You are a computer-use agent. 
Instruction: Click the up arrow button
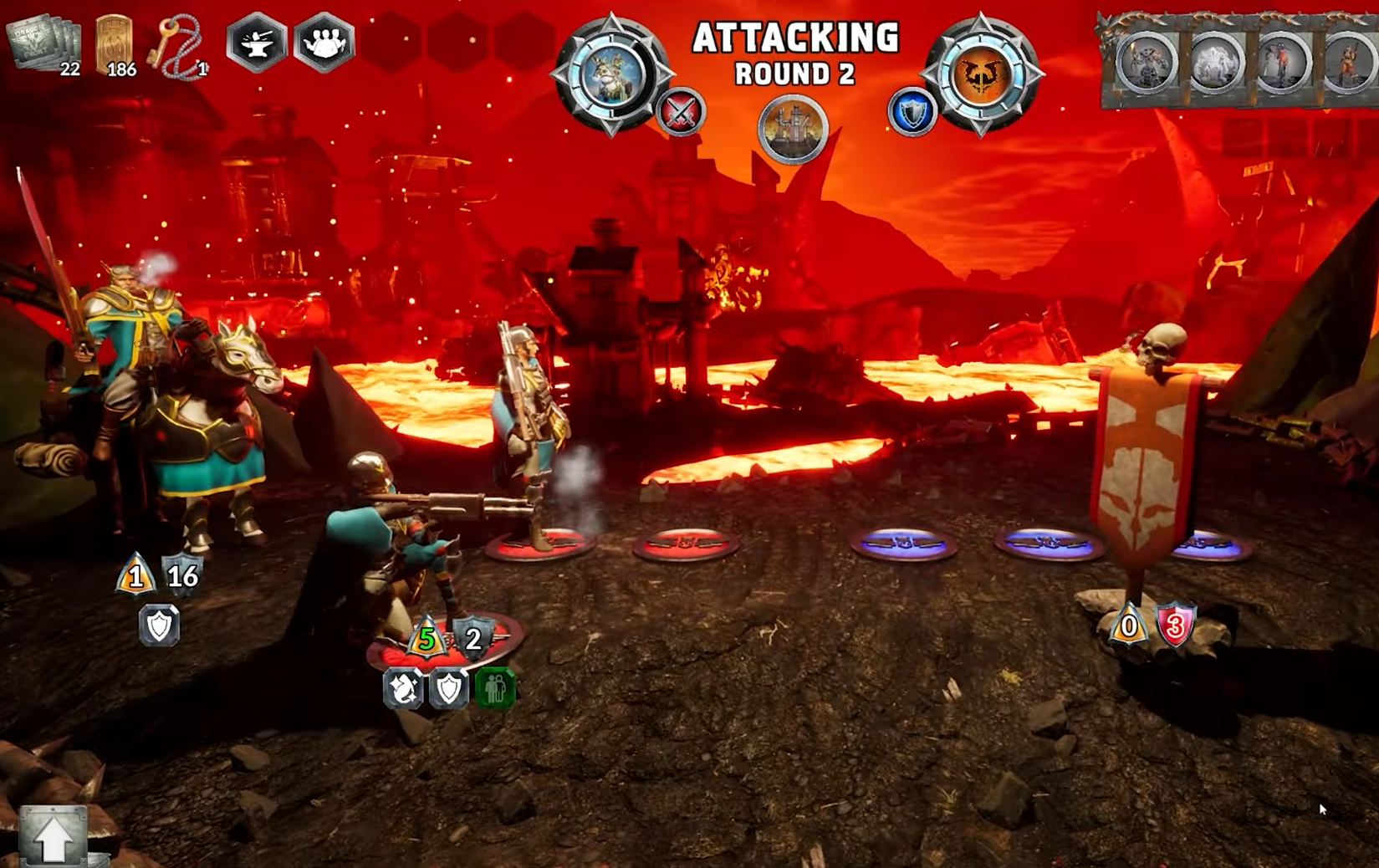click(x=53, y=836)
